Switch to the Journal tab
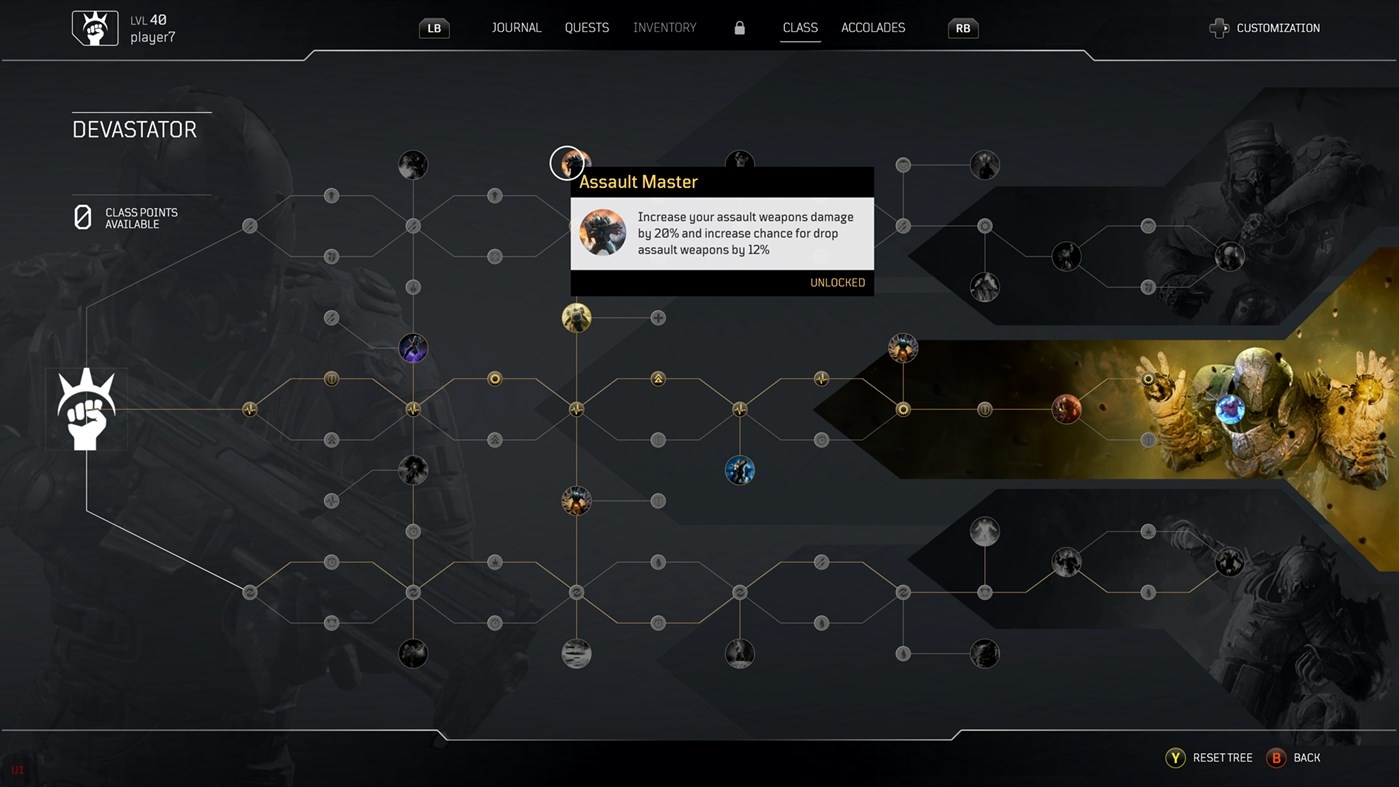1399x787 pixels. pos(516,27)
